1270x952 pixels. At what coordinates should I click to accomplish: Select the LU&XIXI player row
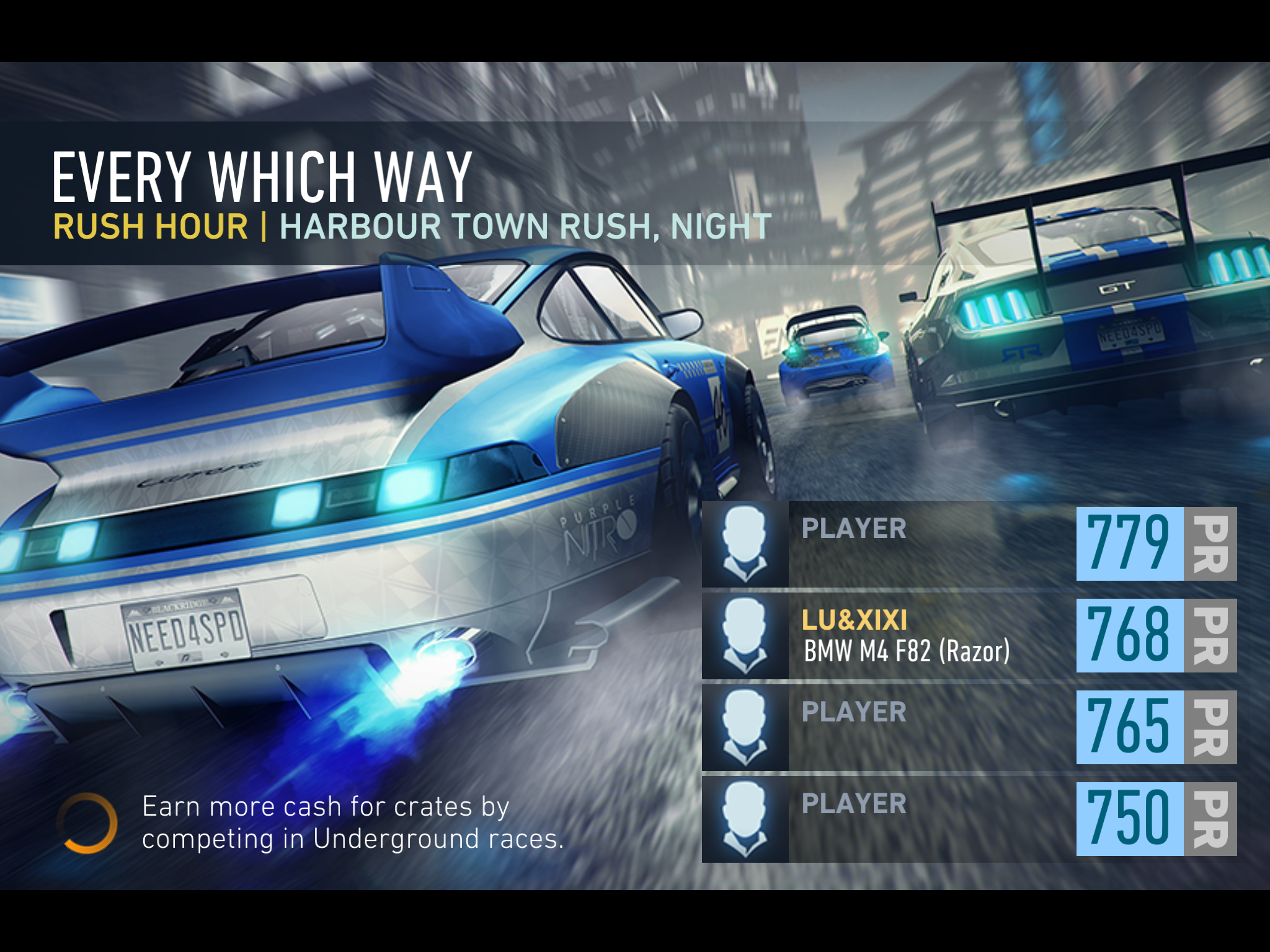coord(969,636)
